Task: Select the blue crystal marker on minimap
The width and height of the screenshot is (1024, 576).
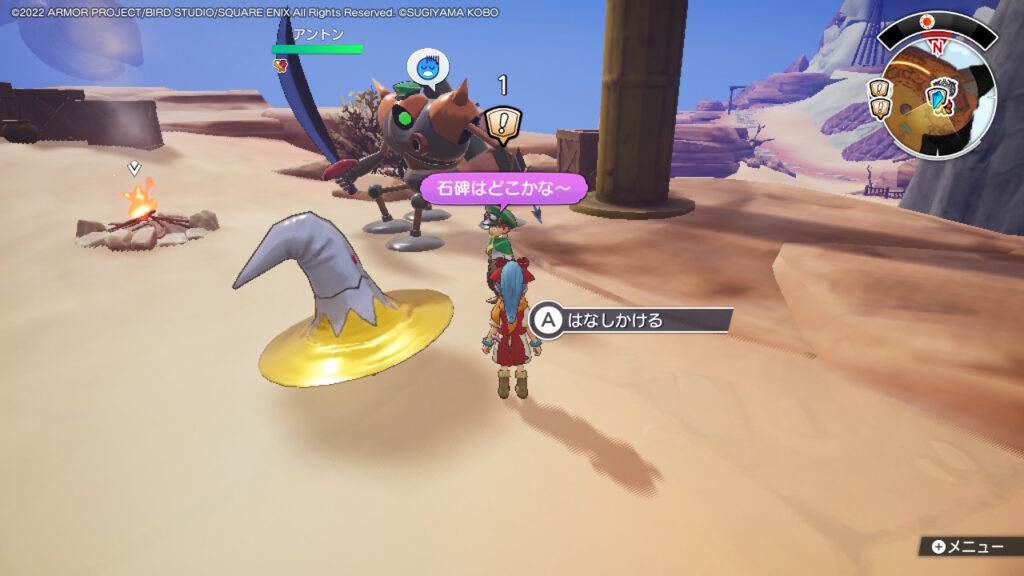Action: (939, 97)
